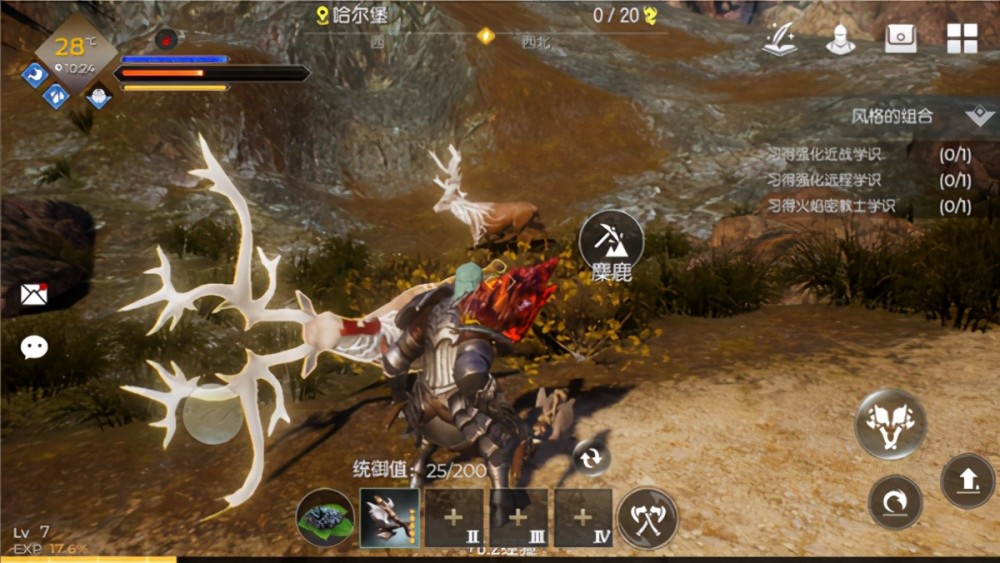This screenshot has height=563, width=1000.
Task: Open the knight helmet character screen
Action: point(840,37)
